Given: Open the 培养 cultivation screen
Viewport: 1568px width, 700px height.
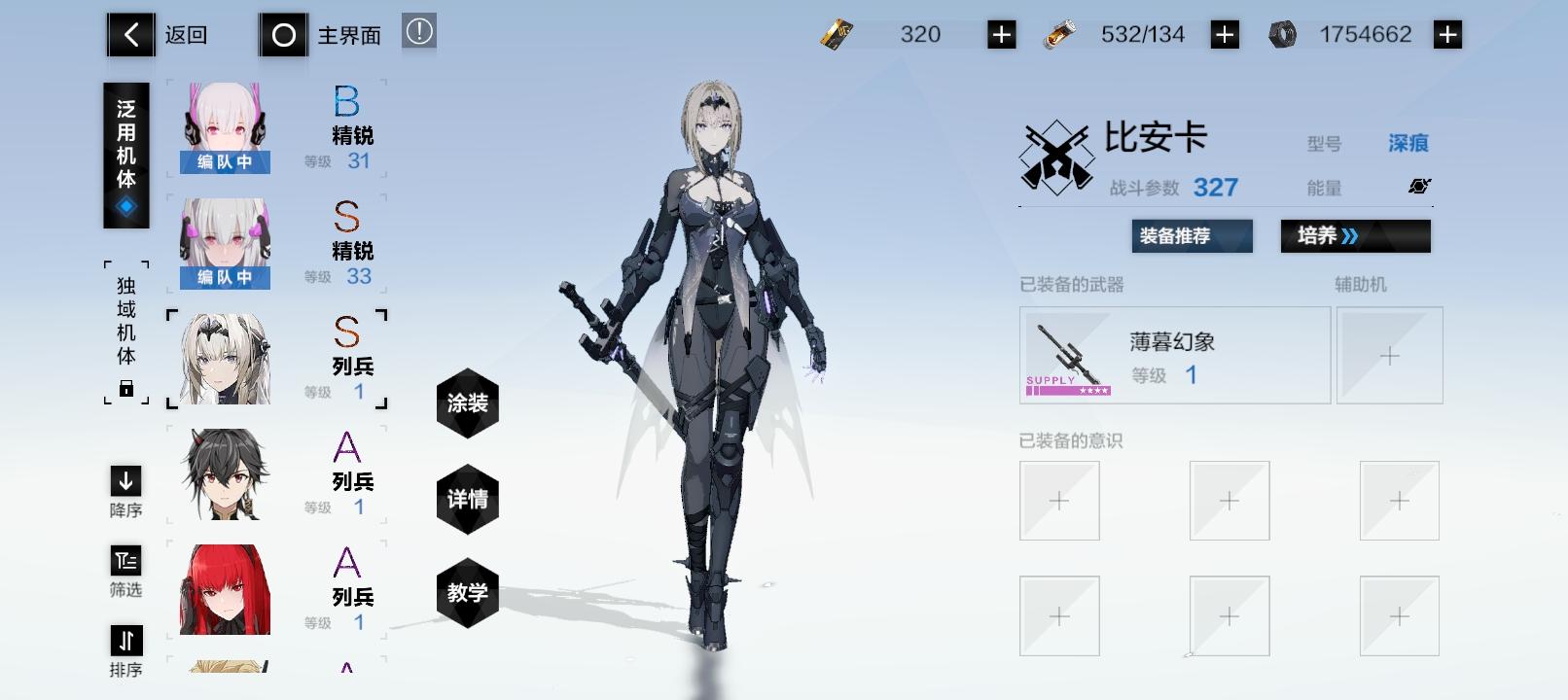Looking at the screenshot, I should click(x=1355, y=235).
